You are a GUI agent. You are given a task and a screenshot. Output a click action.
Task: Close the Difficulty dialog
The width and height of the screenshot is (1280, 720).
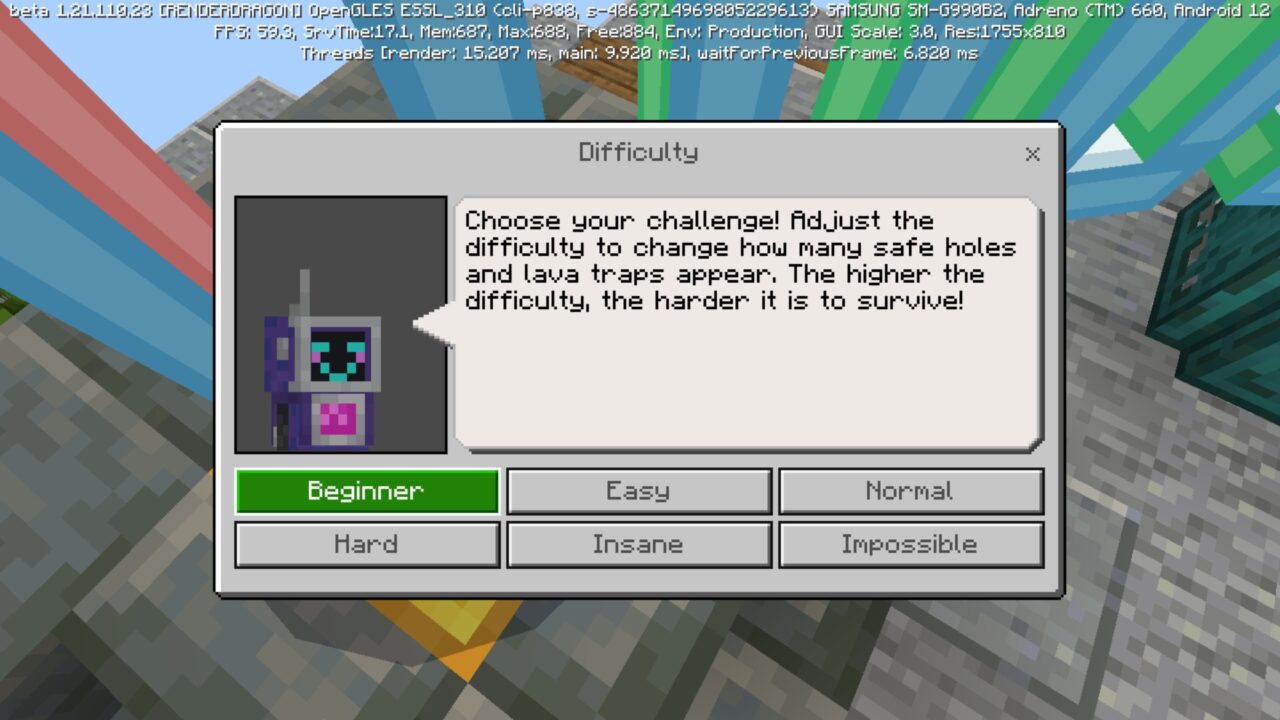click(1032, 154)
